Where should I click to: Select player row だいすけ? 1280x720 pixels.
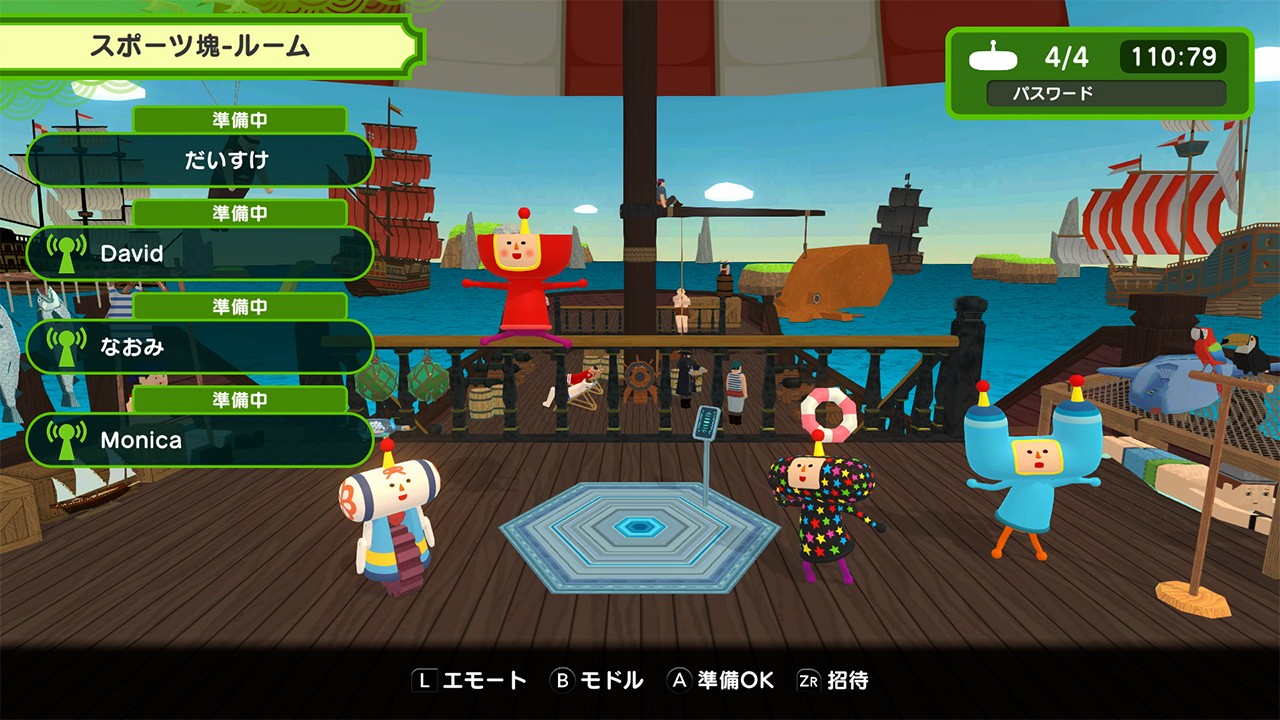(x=200, y=160)
